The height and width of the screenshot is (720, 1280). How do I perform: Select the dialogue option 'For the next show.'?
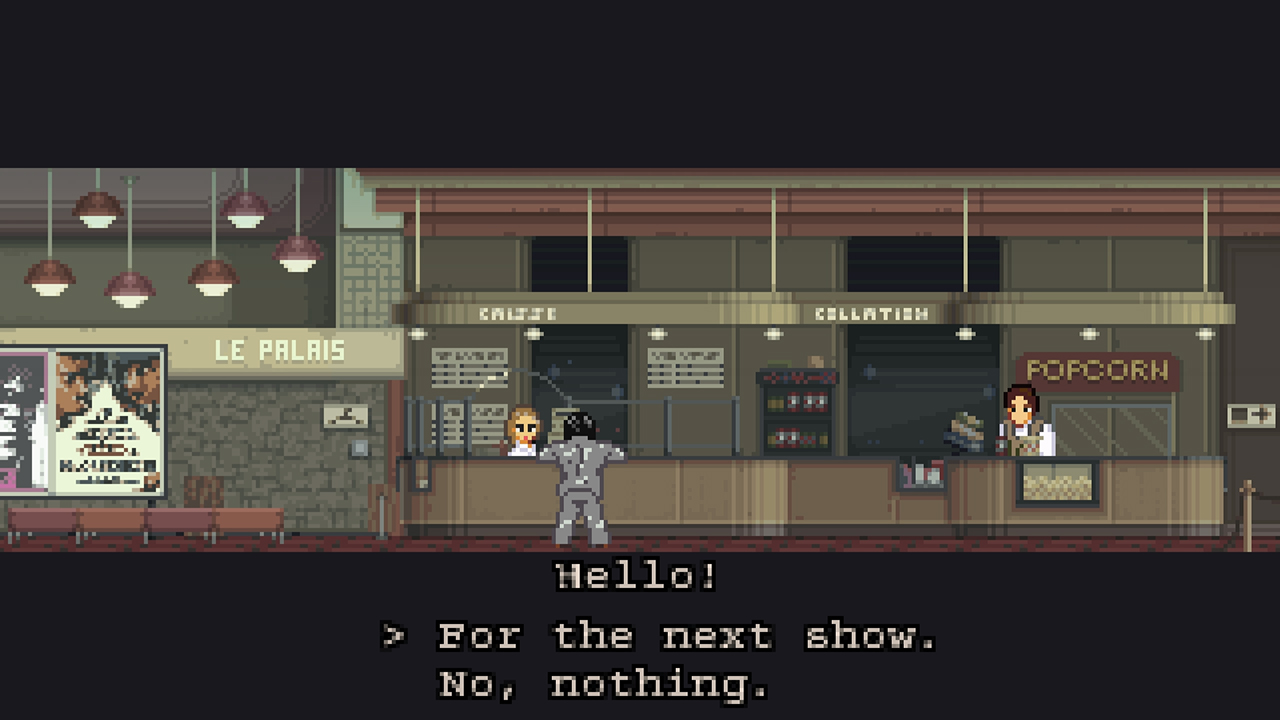[x=685, y=635]
